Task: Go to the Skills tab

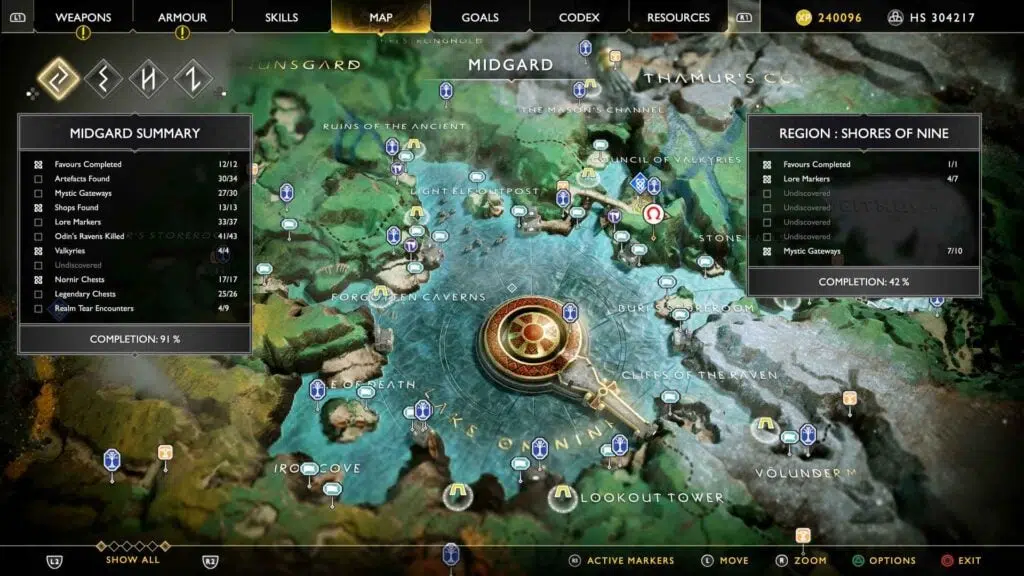Action: 282,17
